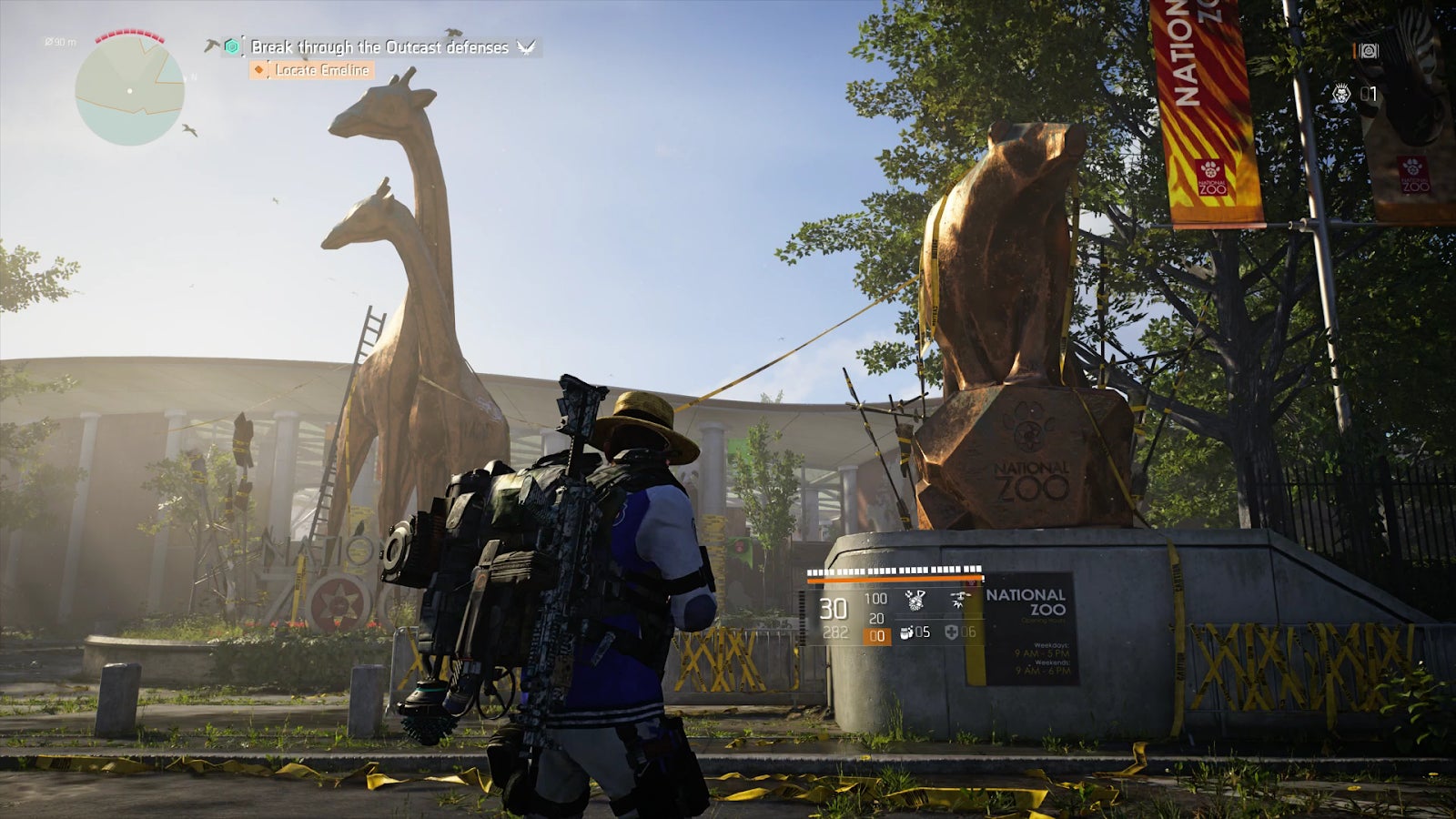Click the wolf emblem beside the mission title
The image size is (1456, 819).
(526, 47)
